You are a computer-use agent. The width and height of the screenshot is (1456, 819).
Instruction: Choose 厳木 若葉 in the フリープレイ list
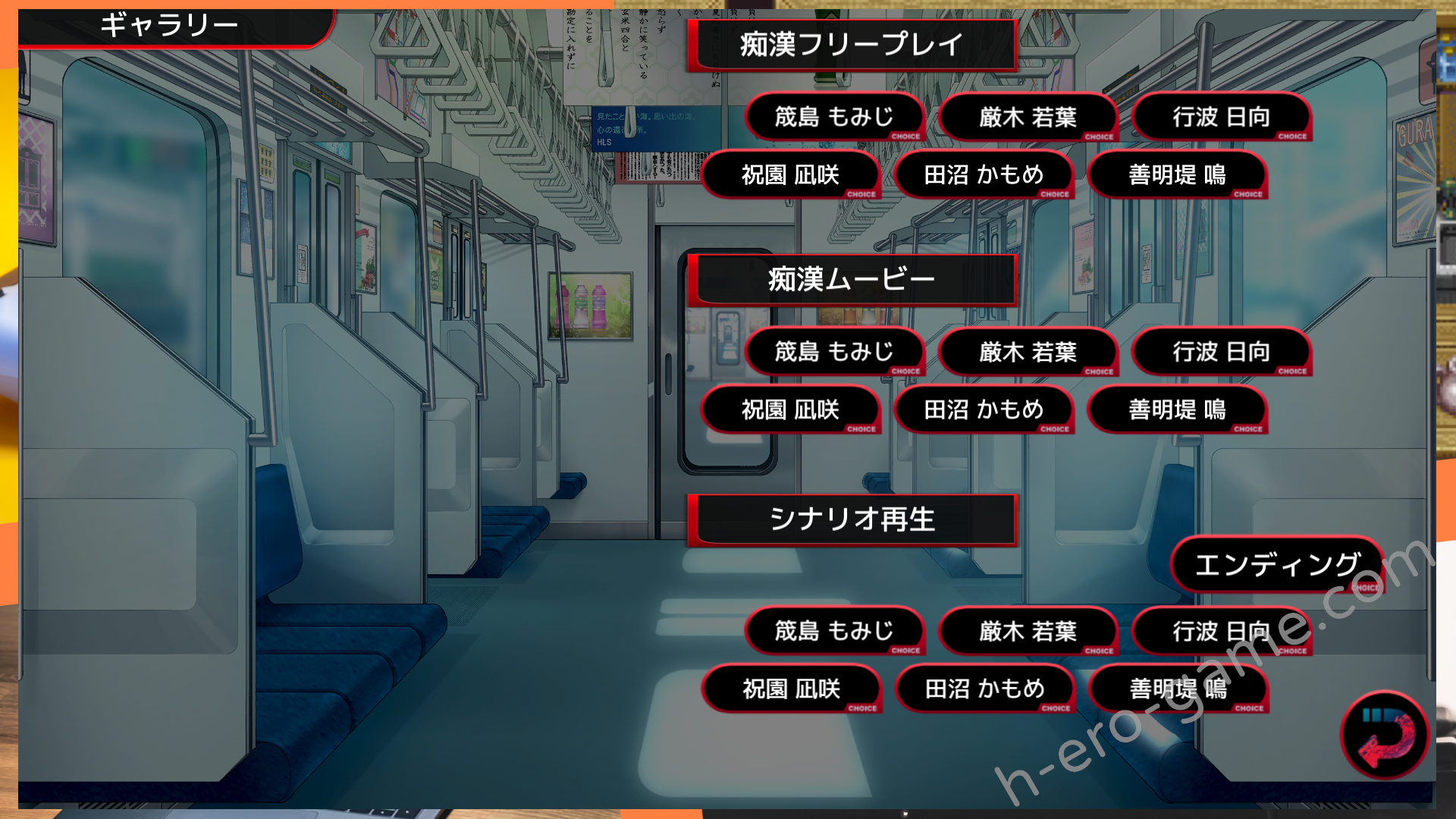(1028, 118)
